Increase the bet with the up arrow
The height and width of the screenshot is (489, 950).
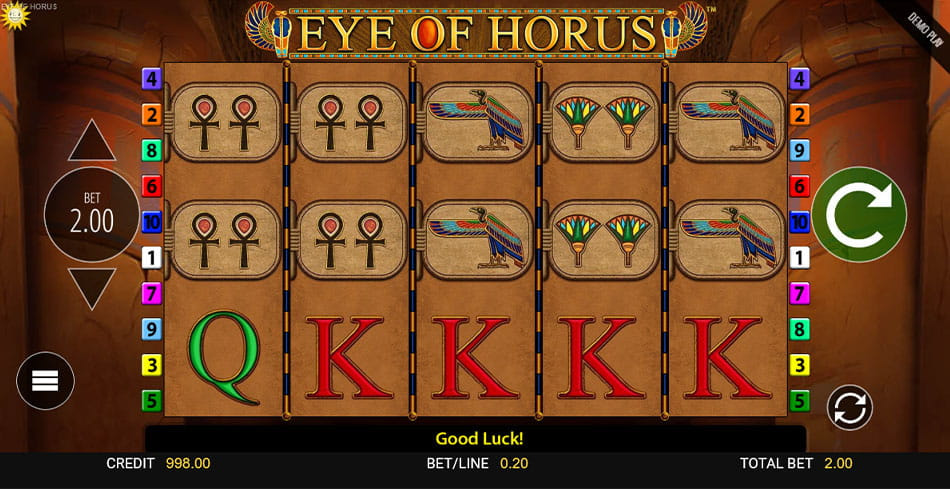92,141
